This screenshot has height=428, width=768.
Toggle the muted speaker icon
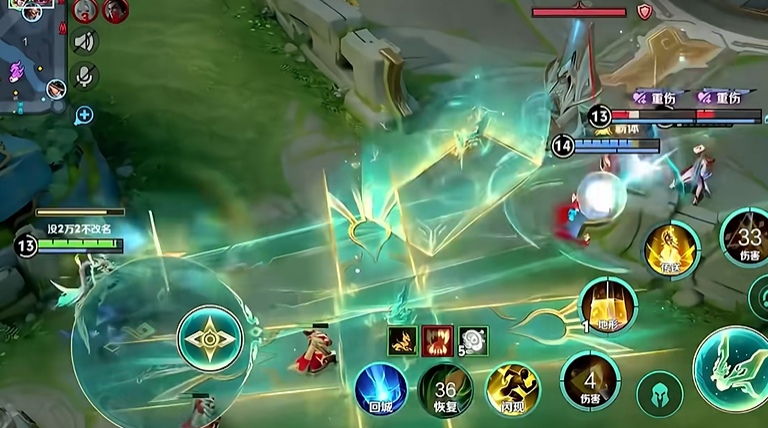[x=85, y=42]
